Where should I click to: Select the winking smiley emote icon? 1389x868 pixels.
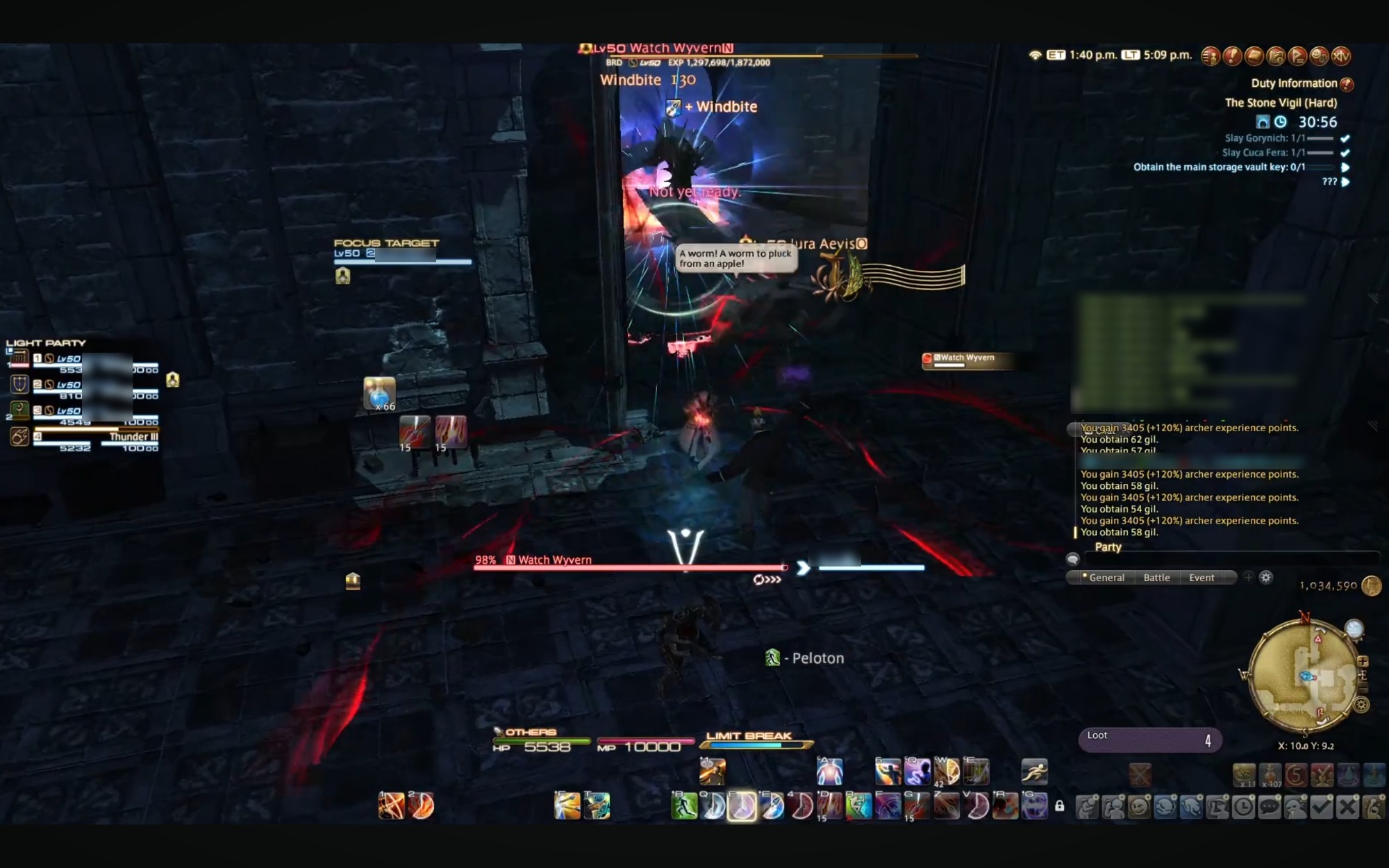pos(1139,806)
